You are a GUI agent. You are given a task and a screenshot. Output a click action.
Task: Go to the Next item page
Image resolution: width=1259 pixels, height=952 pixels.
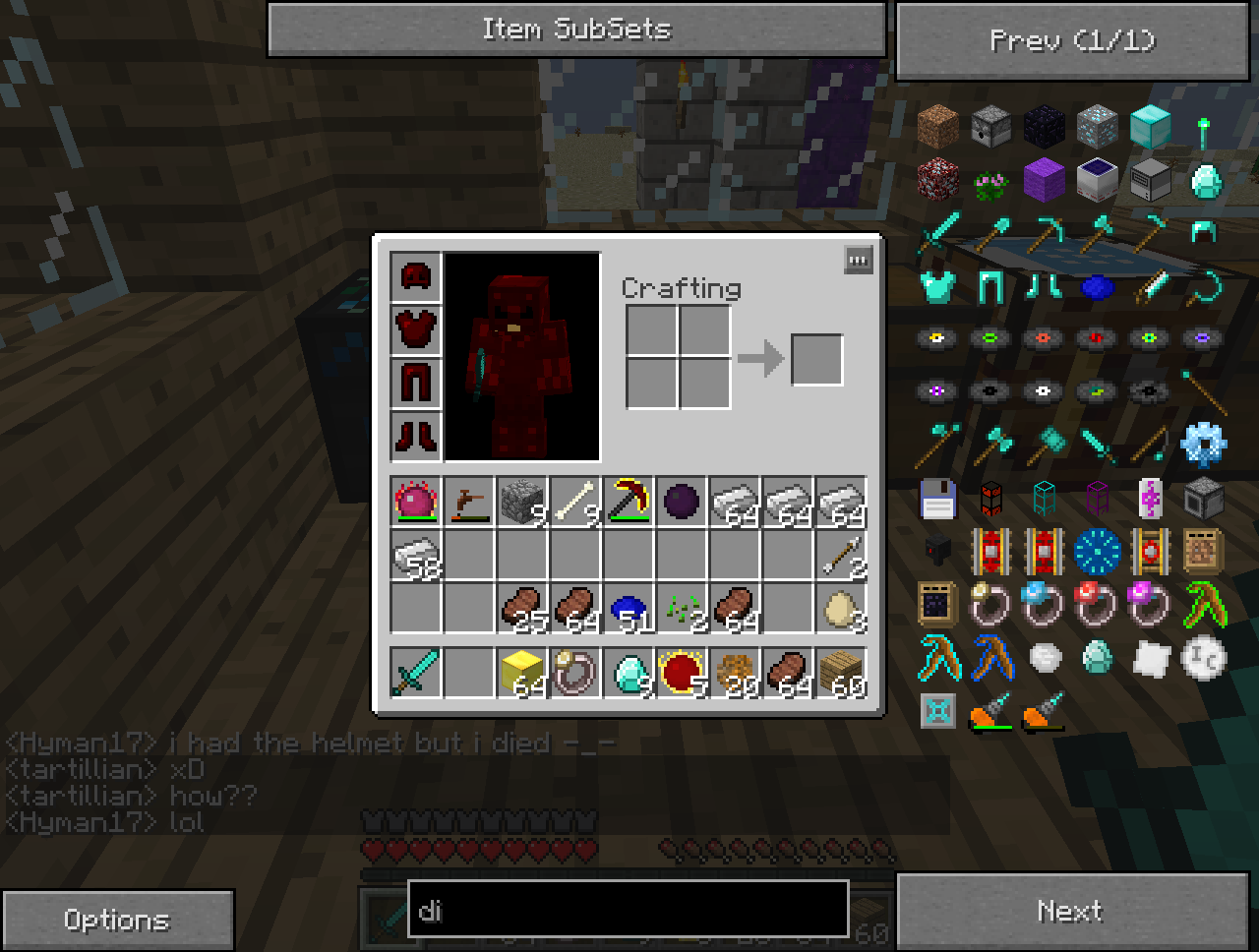click(1070, 912)
